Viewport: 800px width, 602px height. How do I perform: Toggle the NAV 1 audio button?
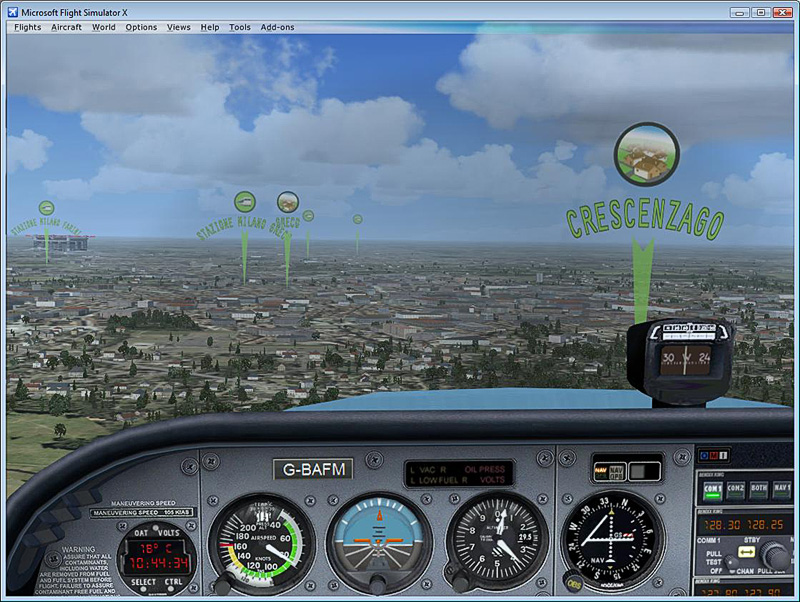(x=782, y=489)
